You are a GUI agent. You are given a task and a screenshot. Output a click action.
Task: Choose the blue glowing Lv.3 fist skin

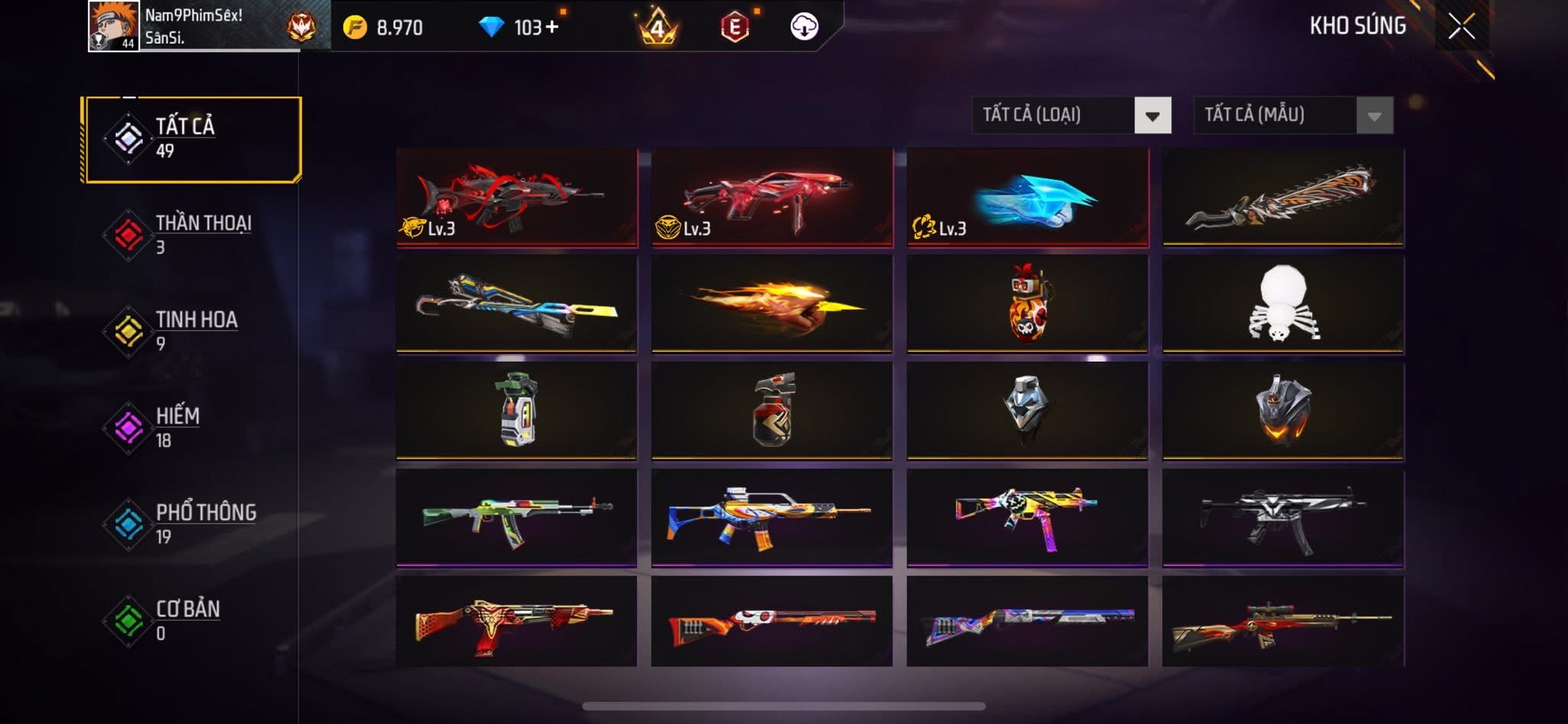point(1027,197)
